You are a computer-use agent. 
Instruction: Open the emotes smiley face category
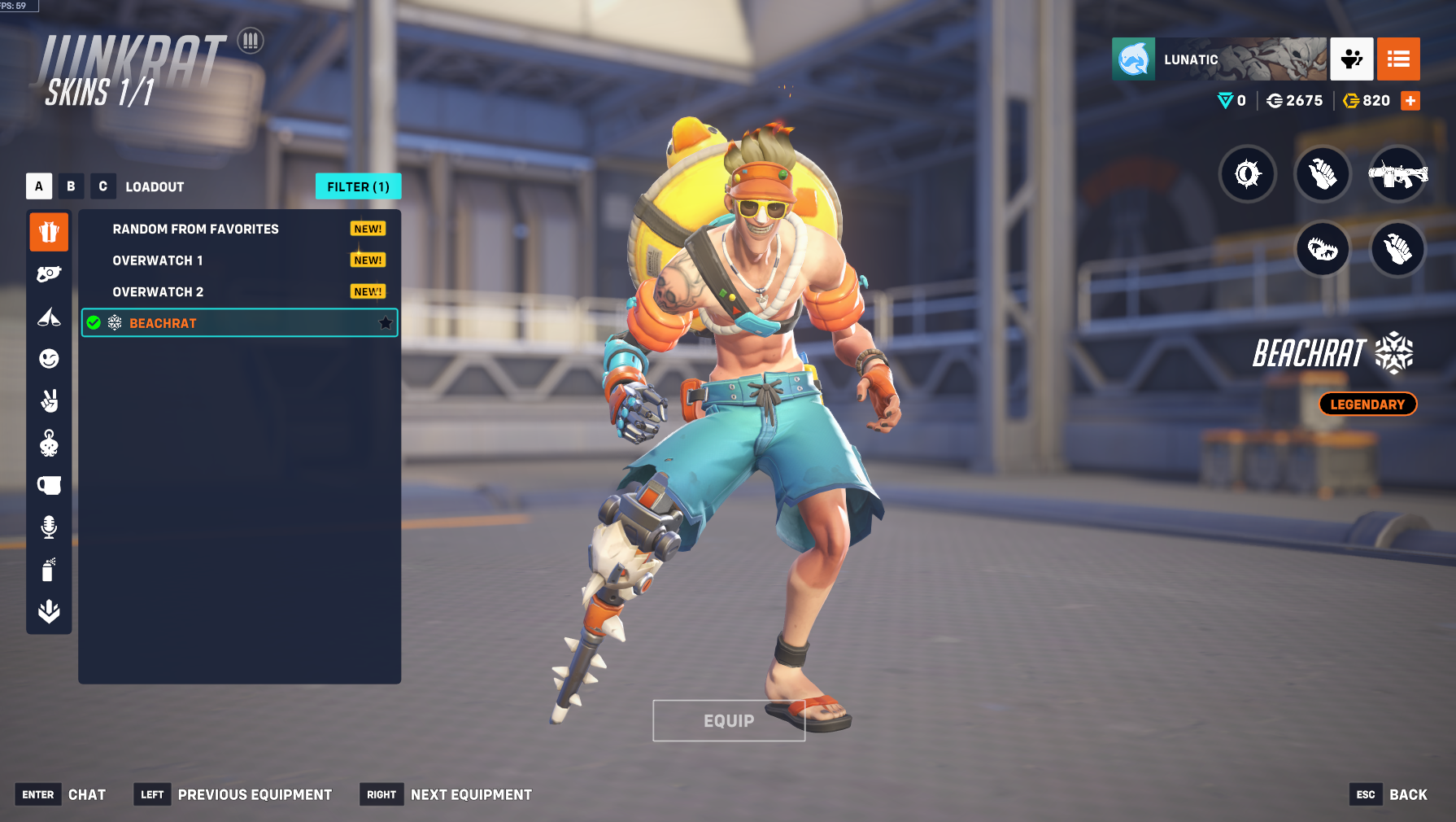click(x=49, y=358)
